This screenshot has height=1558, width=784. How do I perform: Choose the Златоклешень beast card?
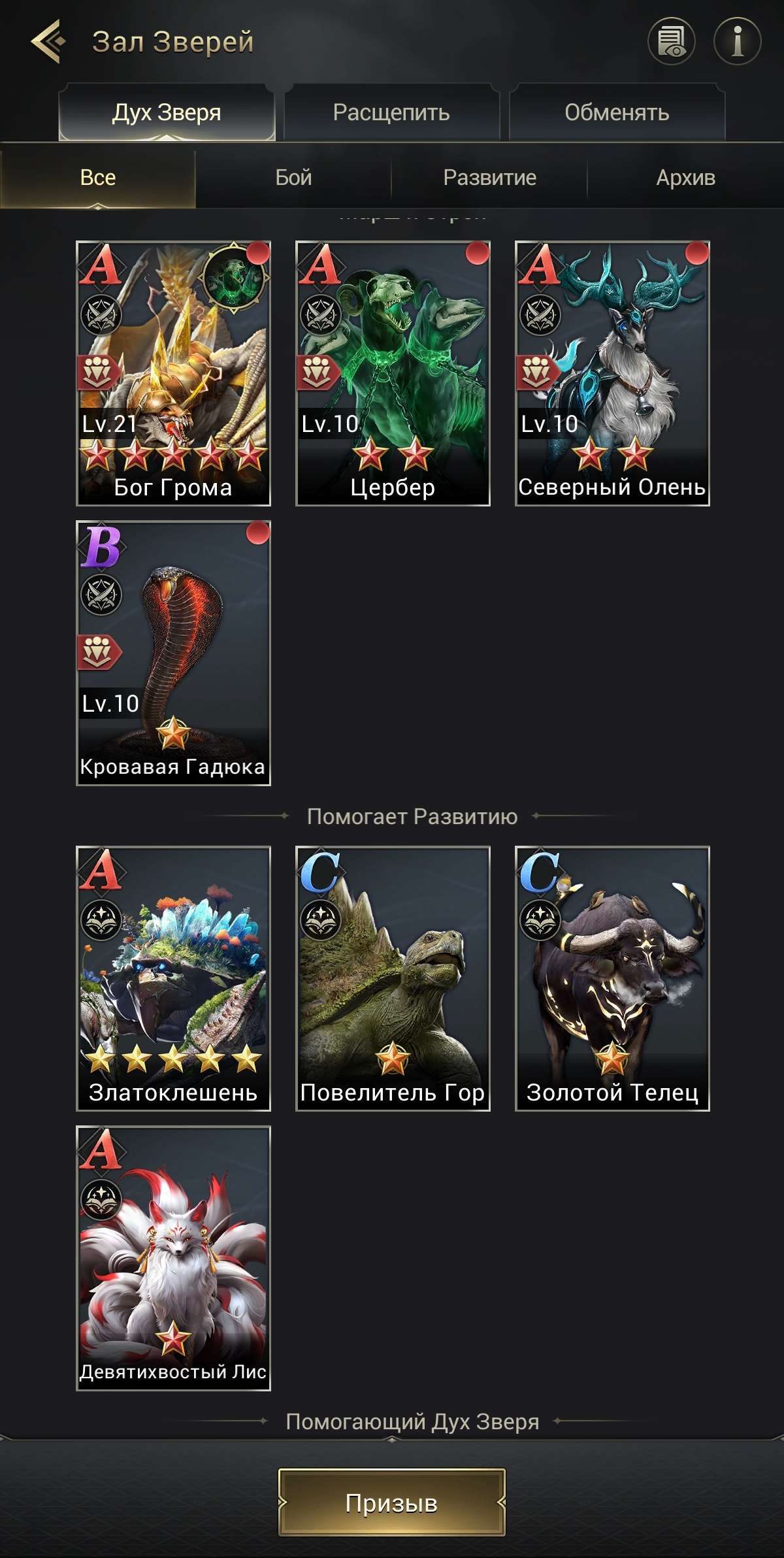click(x=173, y=978)
